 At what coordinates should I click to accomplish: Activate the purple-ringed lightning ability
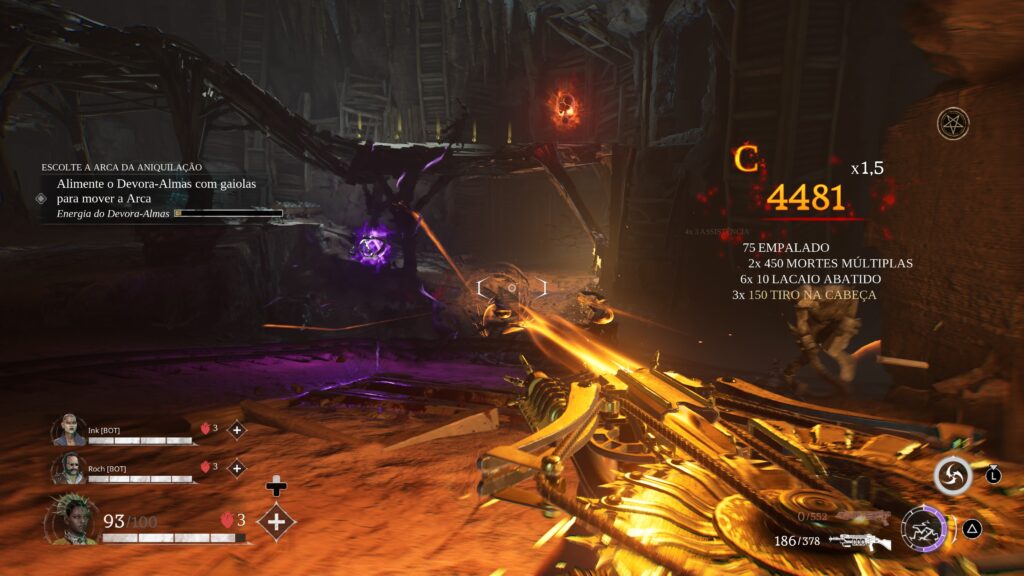pyautogui.click(x=923, y=529)
